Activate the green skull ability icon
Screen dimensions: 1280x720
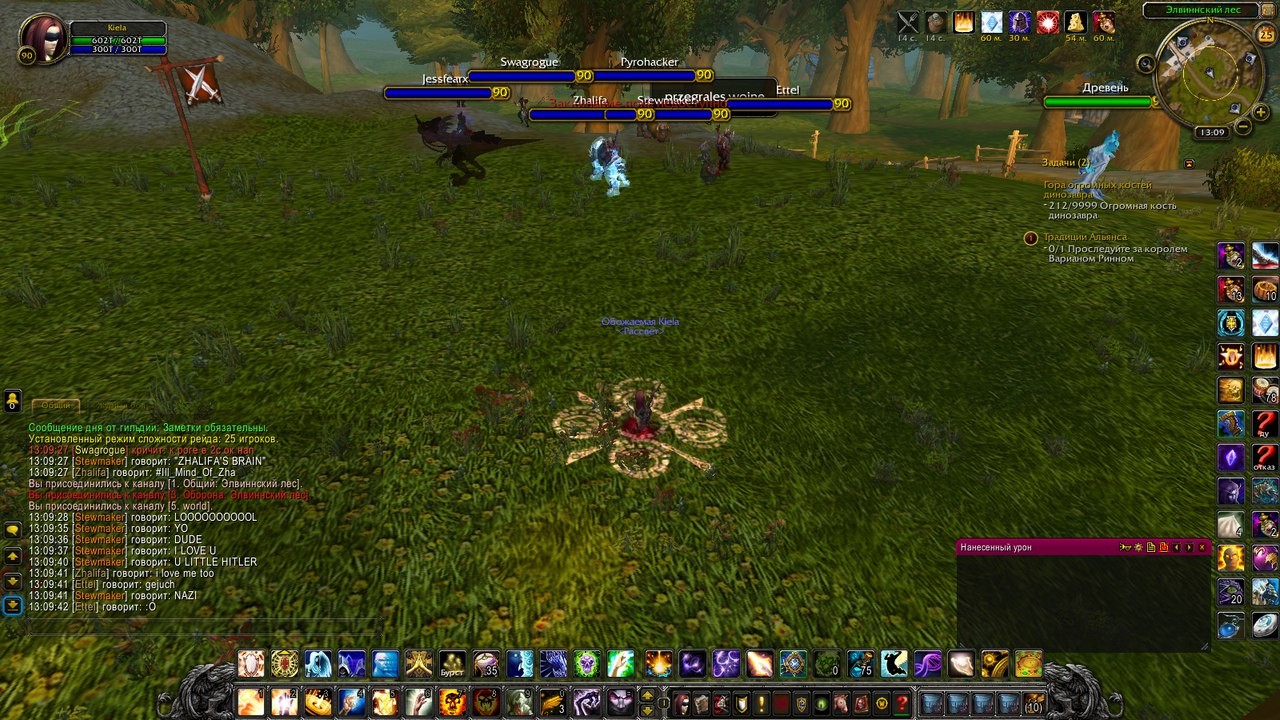587,664
